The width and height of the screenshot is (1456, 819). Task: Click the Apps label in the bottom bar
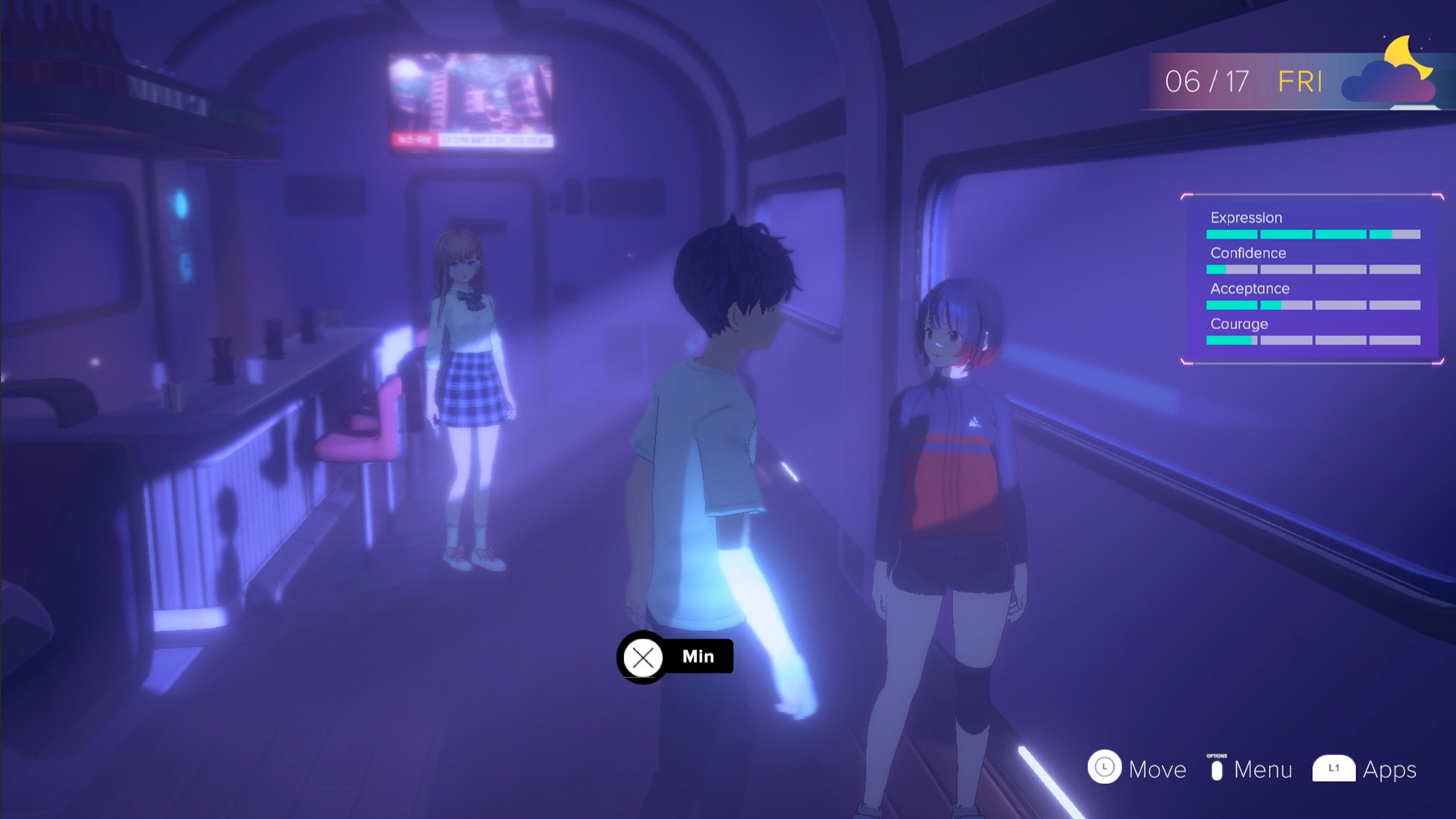[x=1390, y=770]
